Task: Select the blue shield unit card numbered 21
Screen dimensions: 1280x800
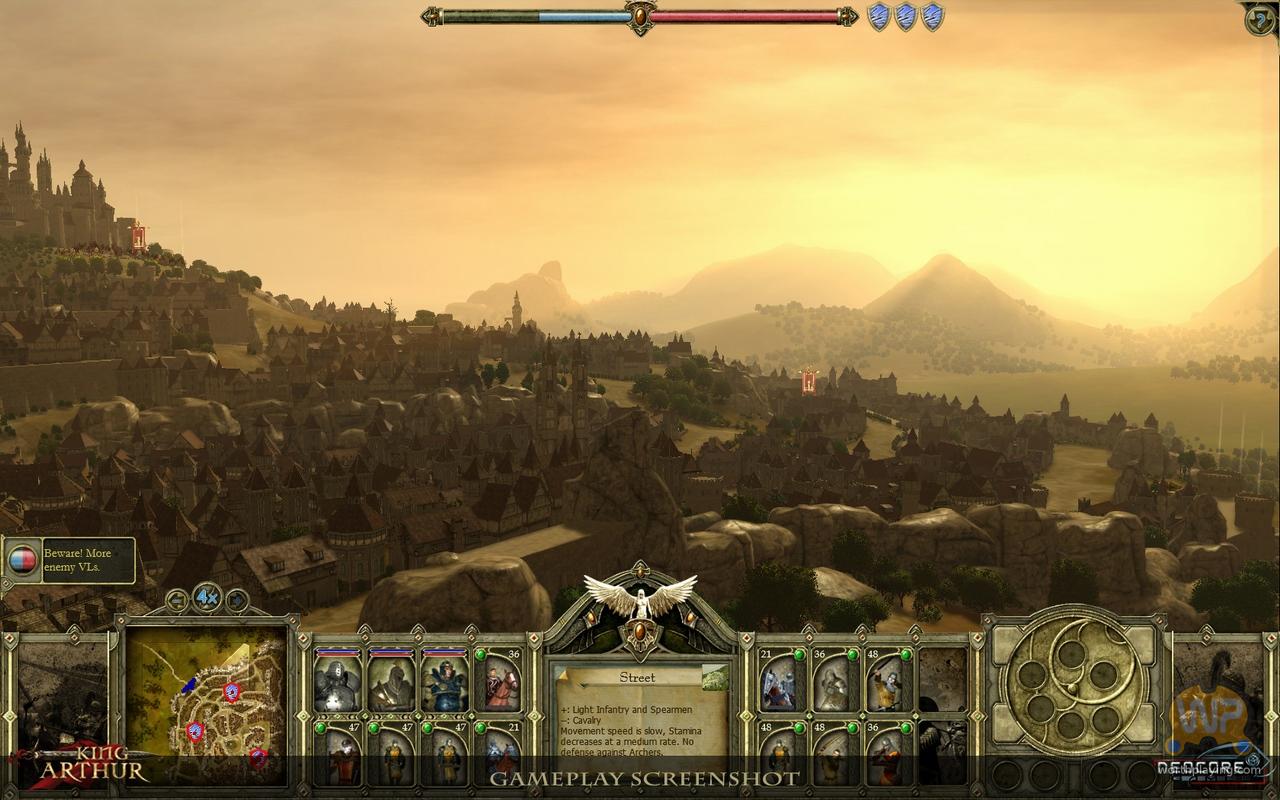Action: (x=781, y=680)
